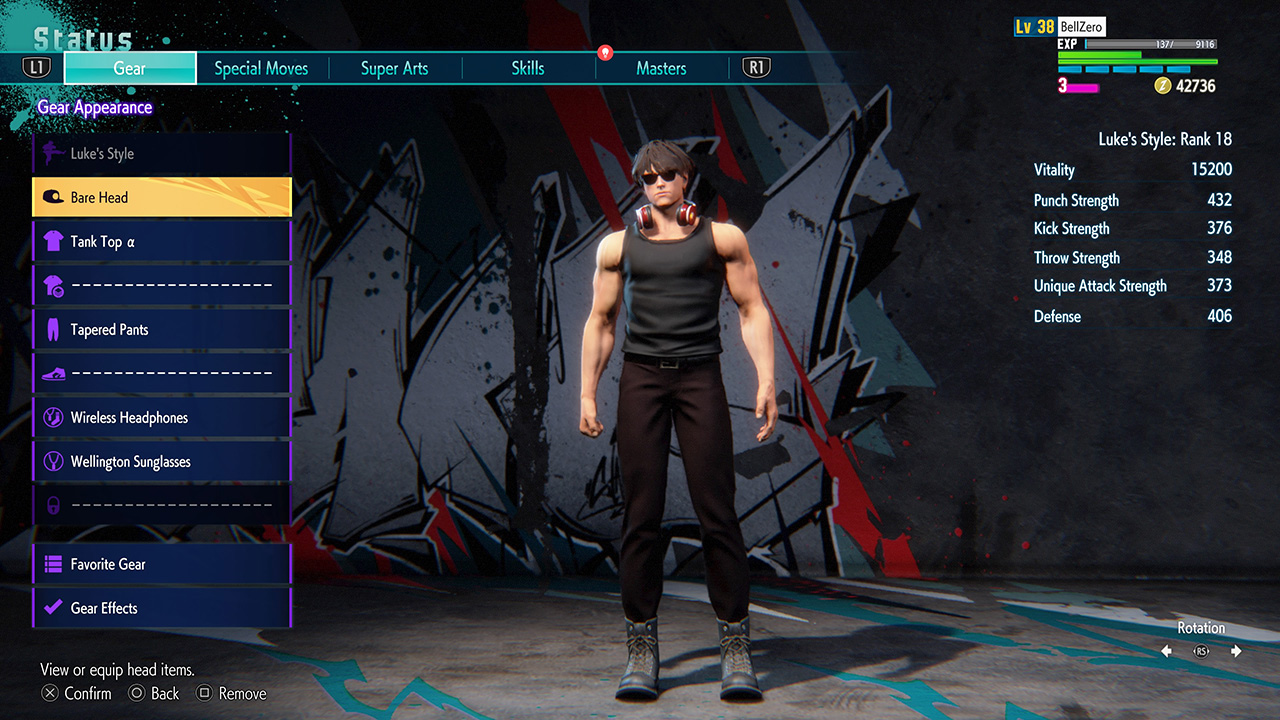
Task: Click the right Rotation arrow
Action: point(1236,651)
